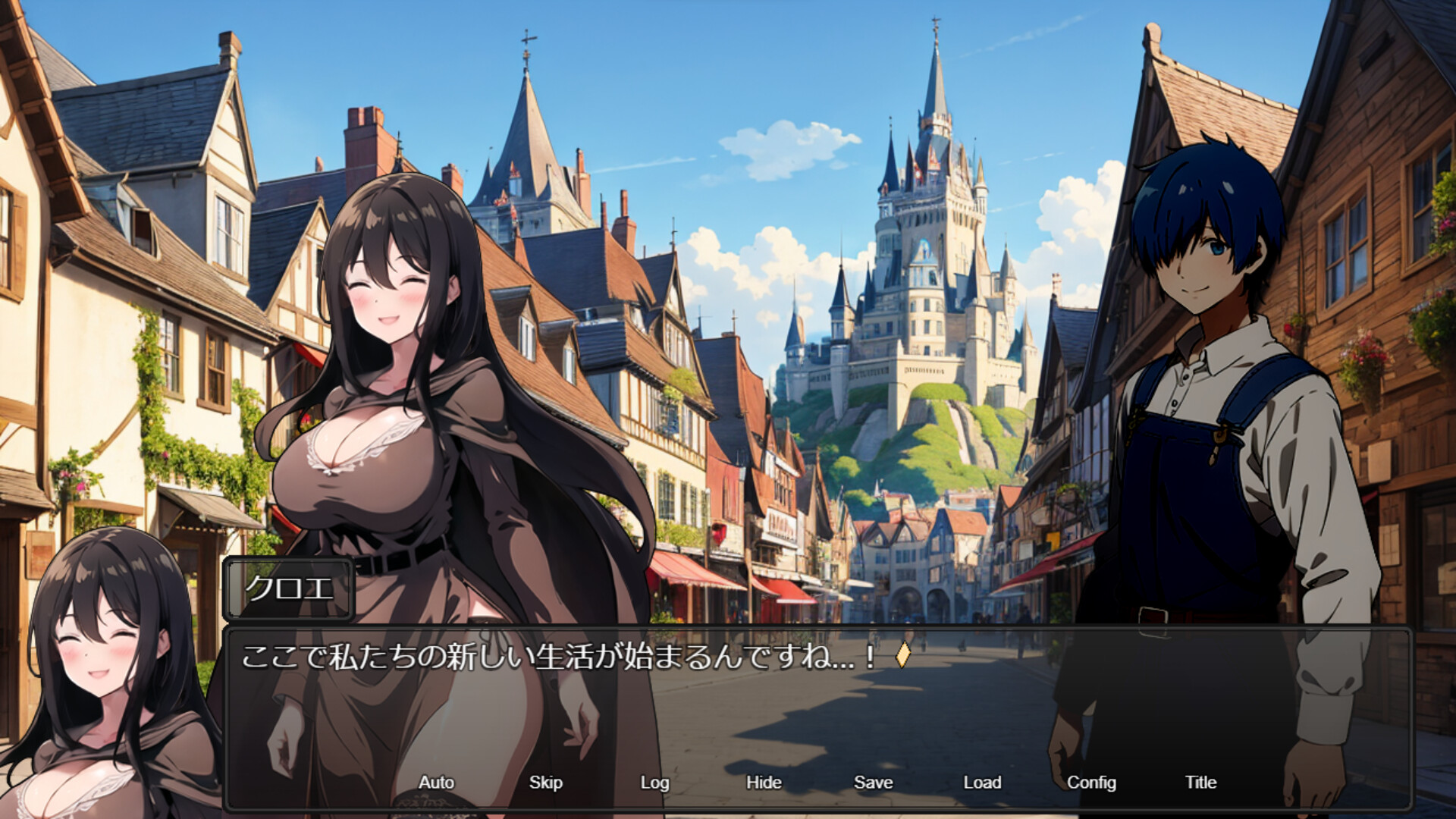
Task: Open the Load screen
Action: click(x=982, y=782)
